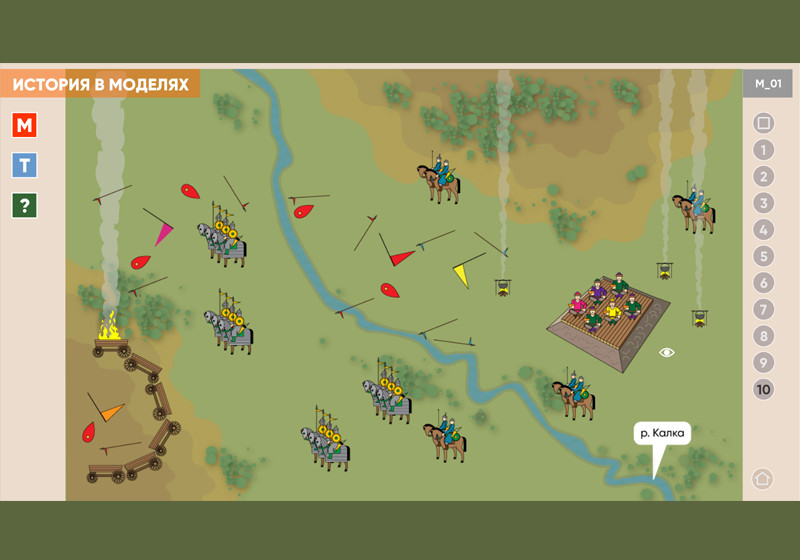The width and height of the screenshot is (800, 560).
Task: Switch to step 4
Action: coord(764,230)
